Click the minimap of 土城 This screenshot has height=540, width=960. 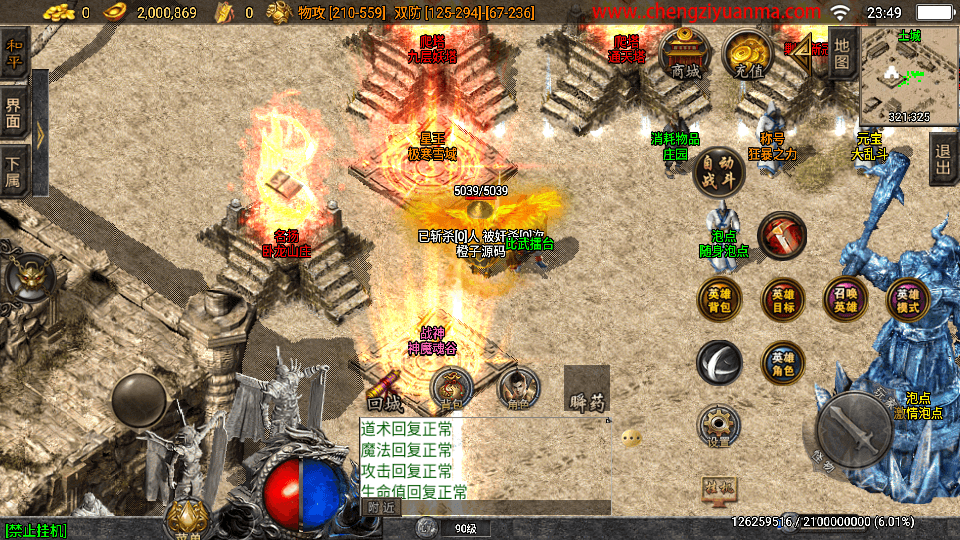[x=908, y=74]
